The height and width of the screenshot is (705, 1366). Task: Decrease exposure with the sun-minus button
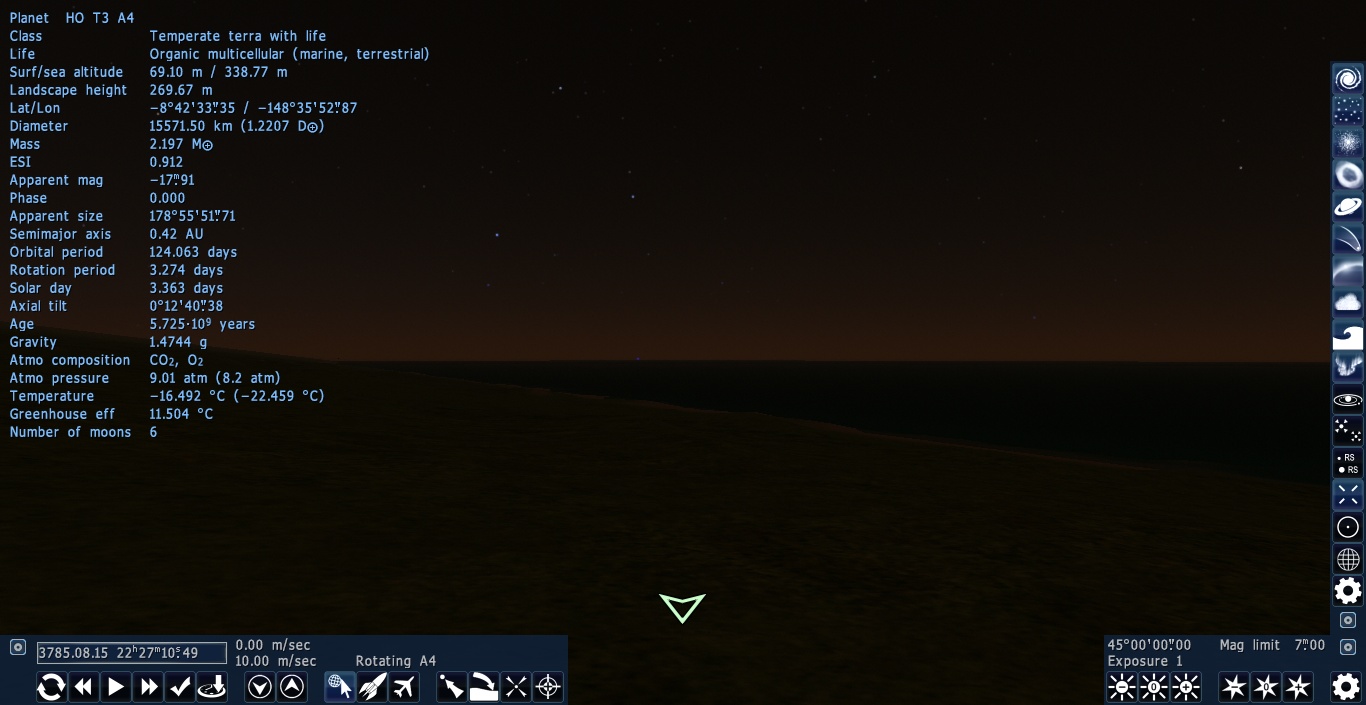coord(1122,687)
